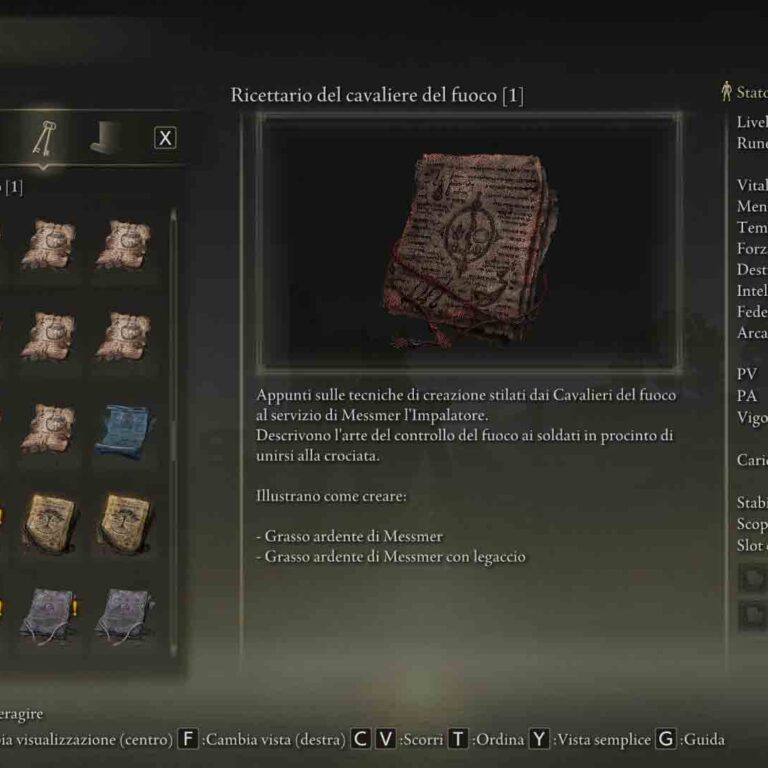Image resolution: width=768 pixels, height=768 pixels.
Task: Select the blue cookbook item slot
Action: click(123, 424)
